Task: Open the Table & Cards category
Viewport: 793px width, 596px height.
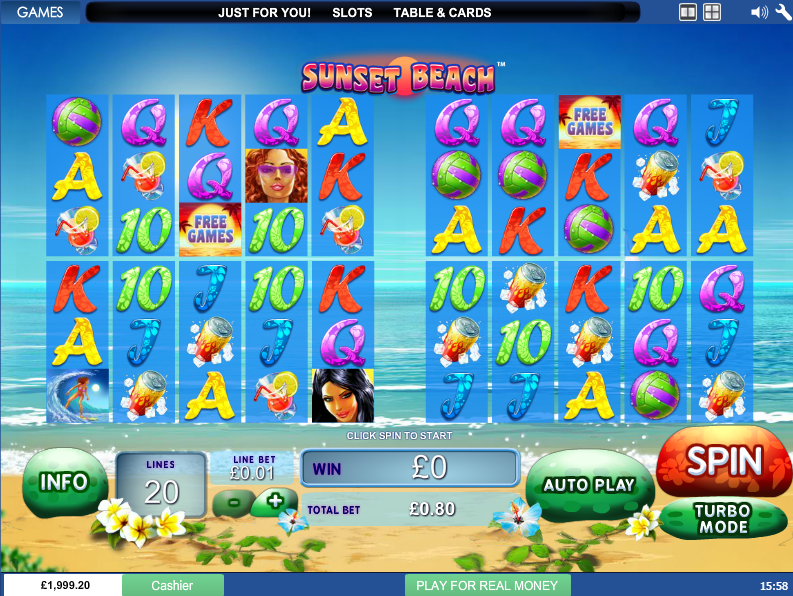Action: point(442,13)
